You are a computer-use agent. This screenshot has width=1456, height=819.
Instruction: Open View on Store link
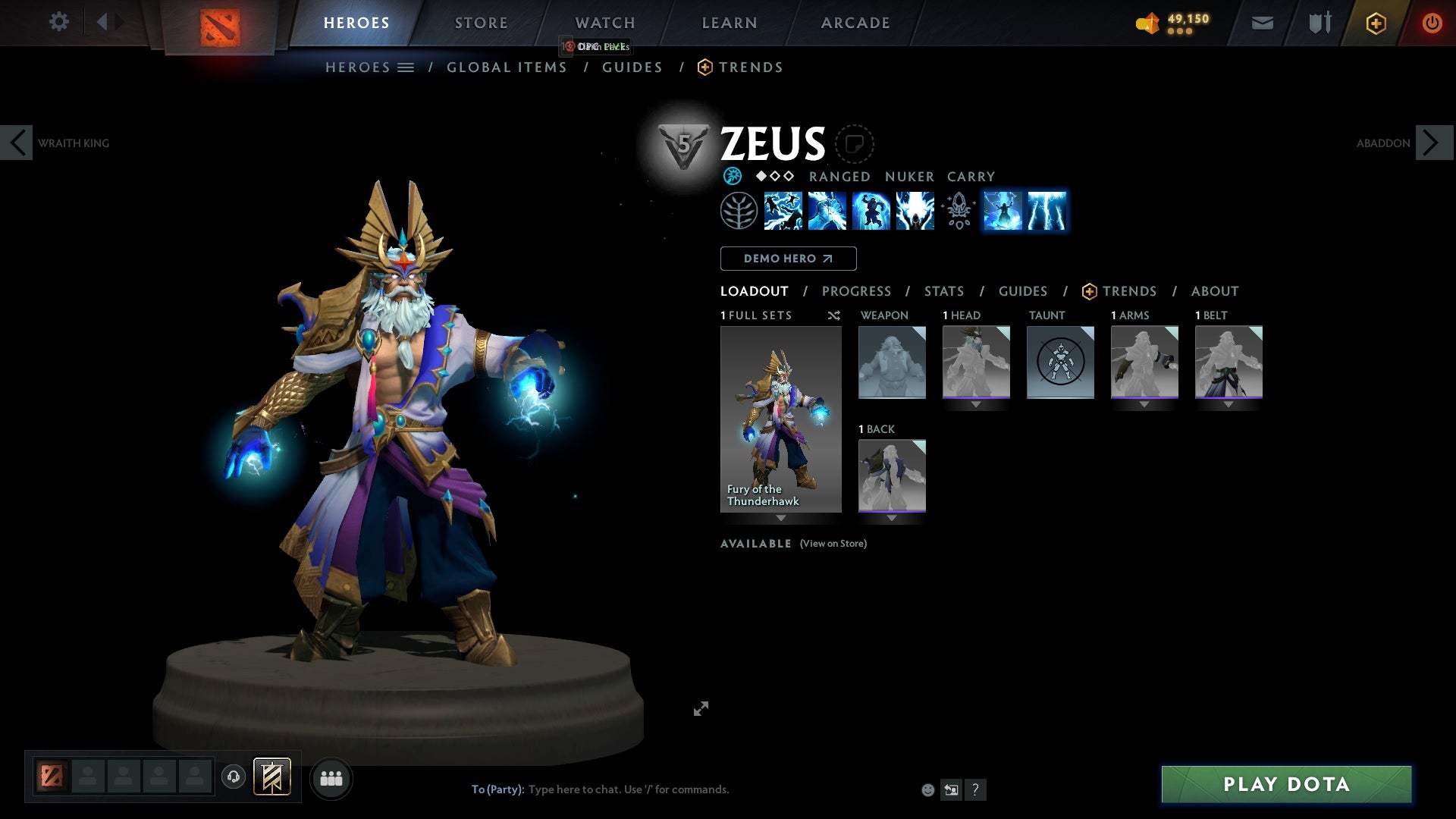(832, 544)
